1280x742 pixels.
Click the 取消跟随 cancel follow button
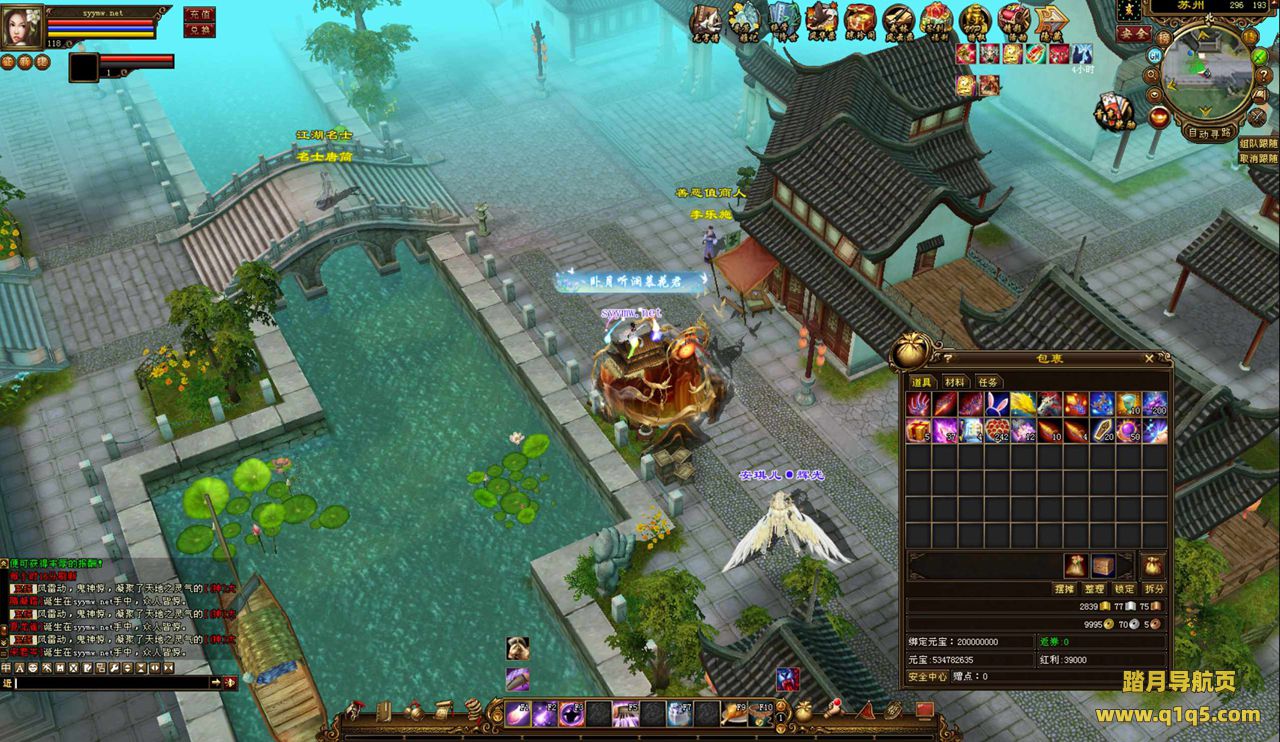[1258, 158]
